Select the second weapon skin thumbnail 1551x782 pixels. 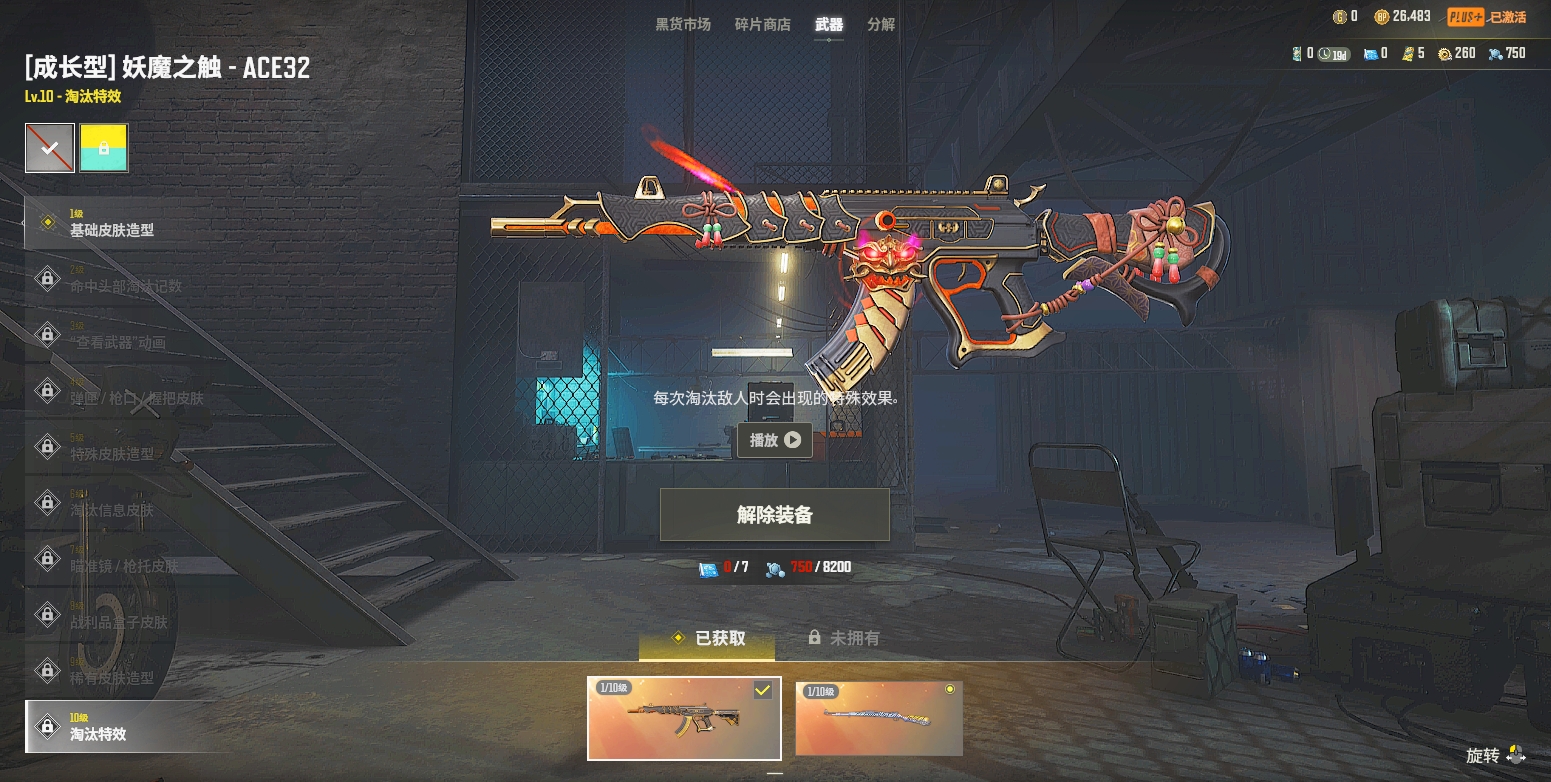pyautogui.click(x=879, y=718)
